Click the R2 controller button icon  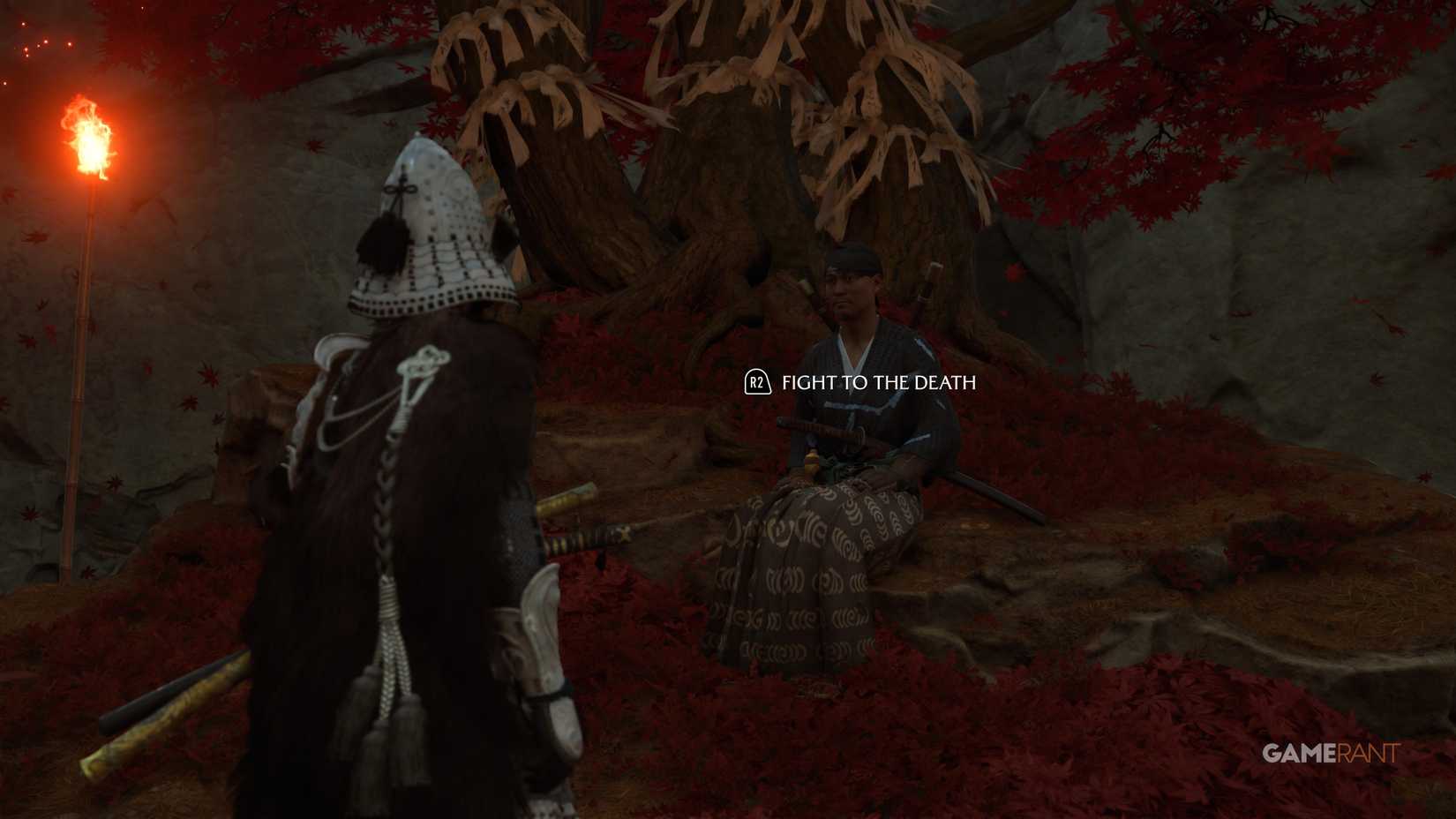[x=756, y=384]
